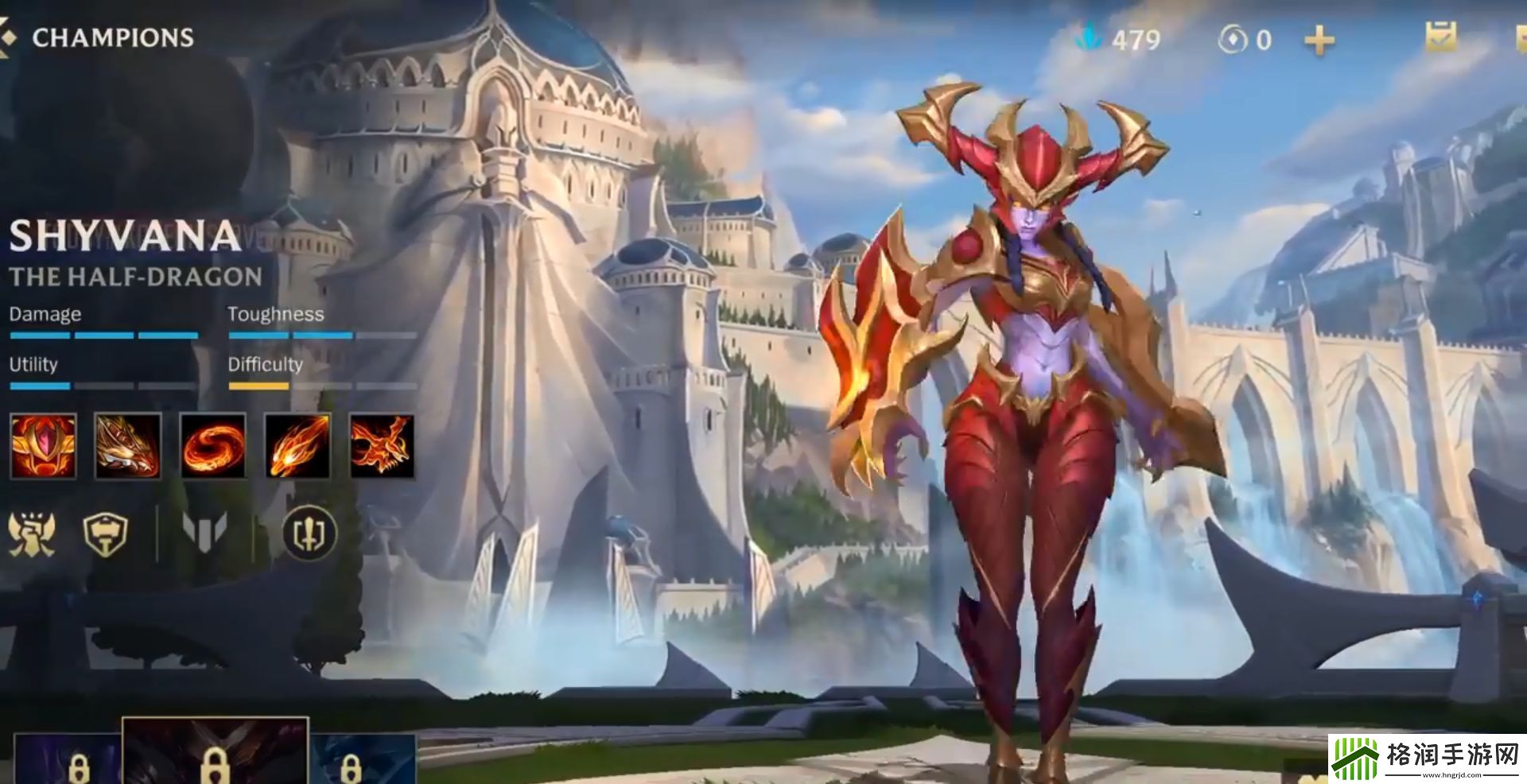Screen dimensions: 1527x784
Task: Add currency with the gold plus button
Action: pyautogui.click(x=1319, y=40)
